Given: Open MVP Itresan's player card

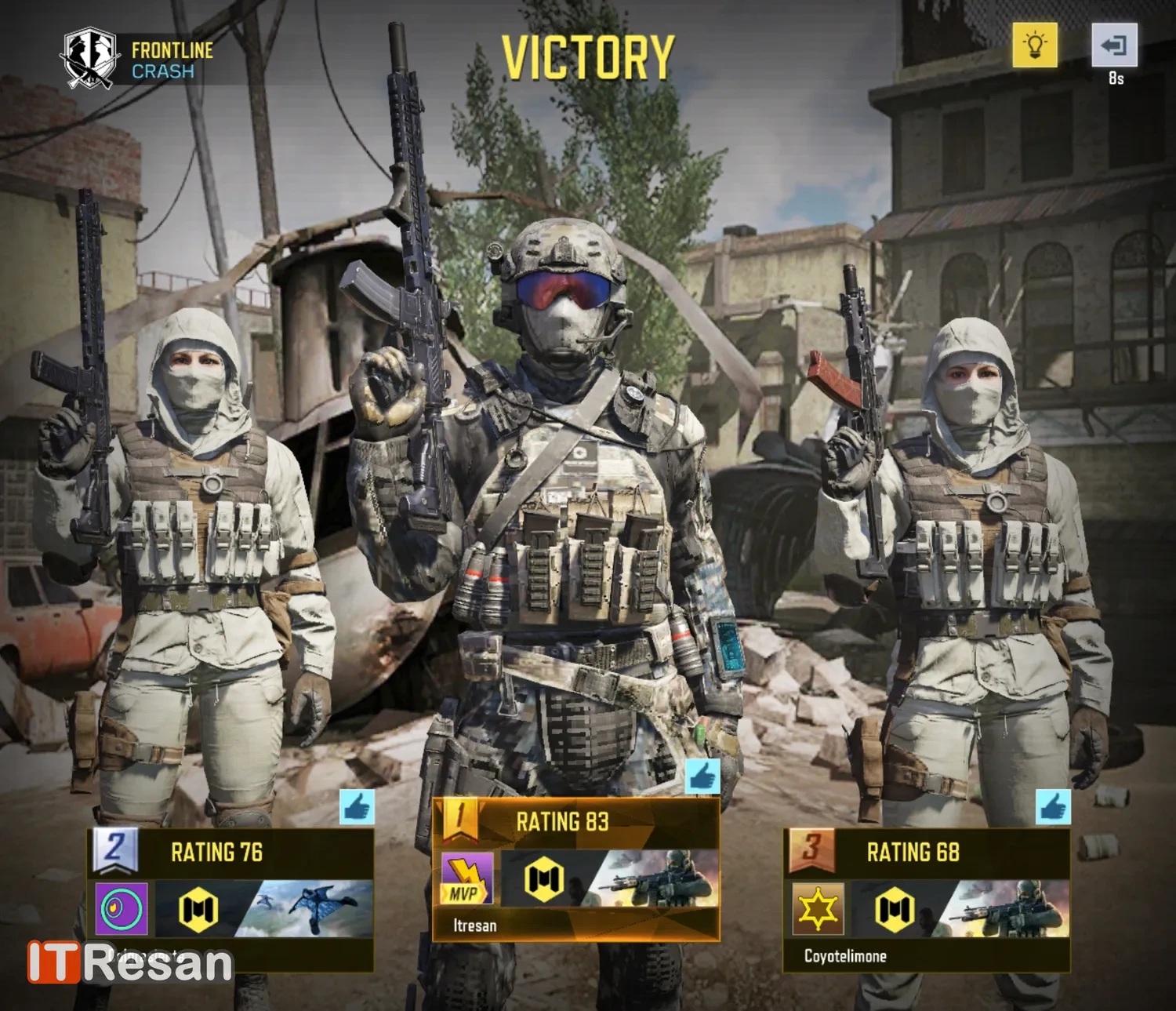Looking at the screenshot, I should point(576,869).
